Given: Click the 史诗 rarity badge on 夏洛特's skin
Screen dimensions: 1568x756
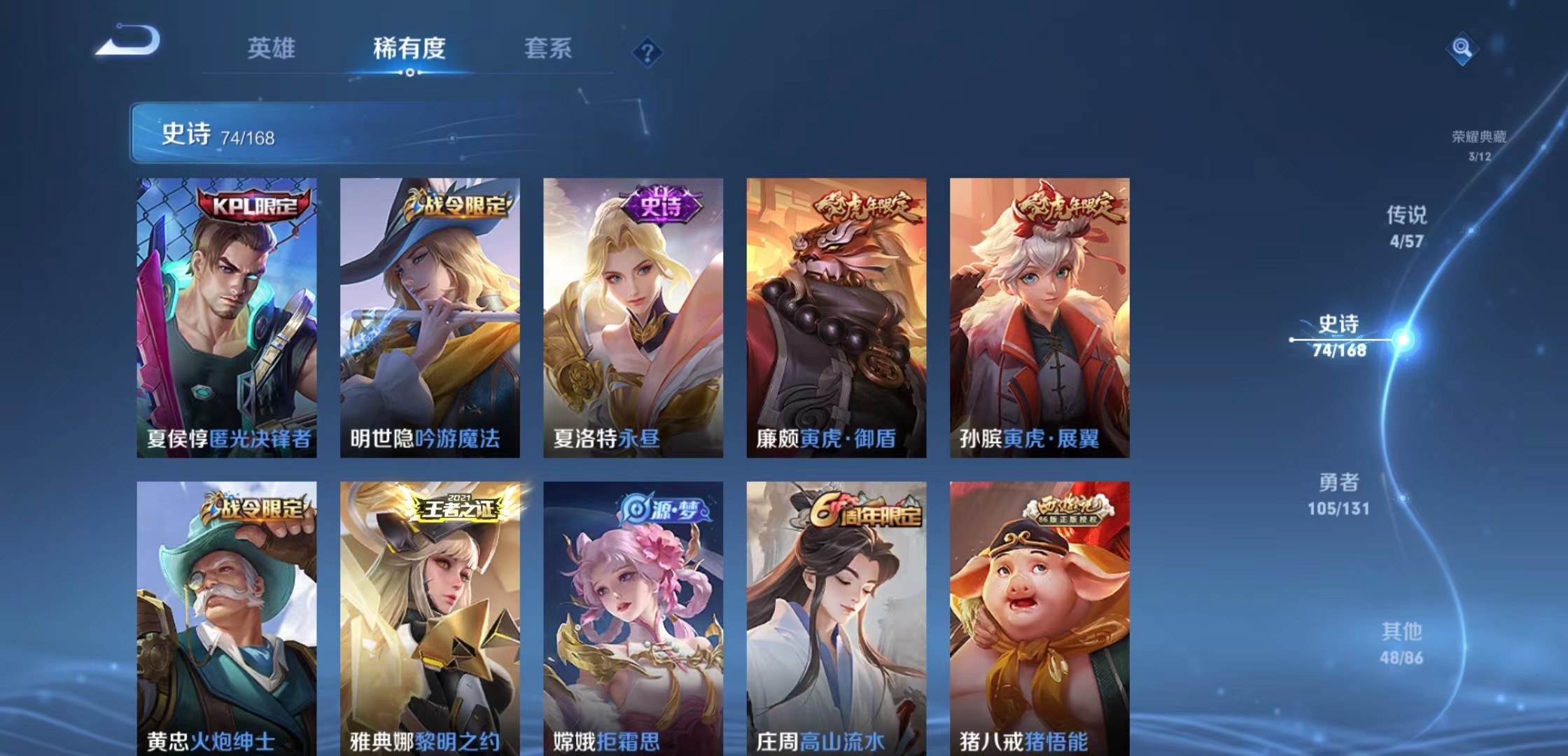Looking at the screenshot, I should point(661,205).
